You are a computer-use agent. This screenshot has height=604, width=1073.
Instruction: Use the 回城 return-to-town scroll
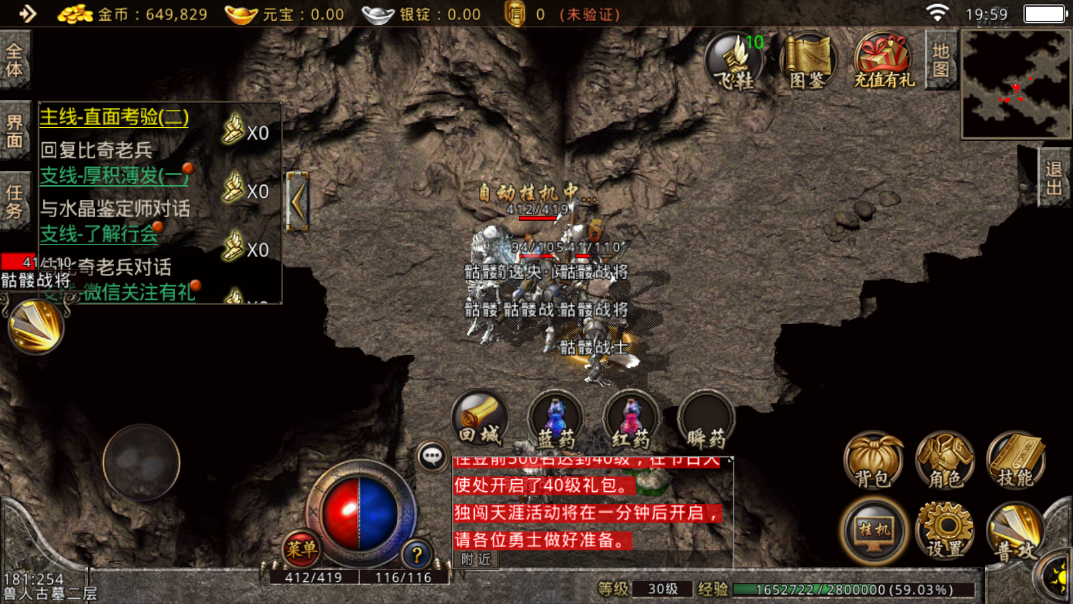coord(480,420)
